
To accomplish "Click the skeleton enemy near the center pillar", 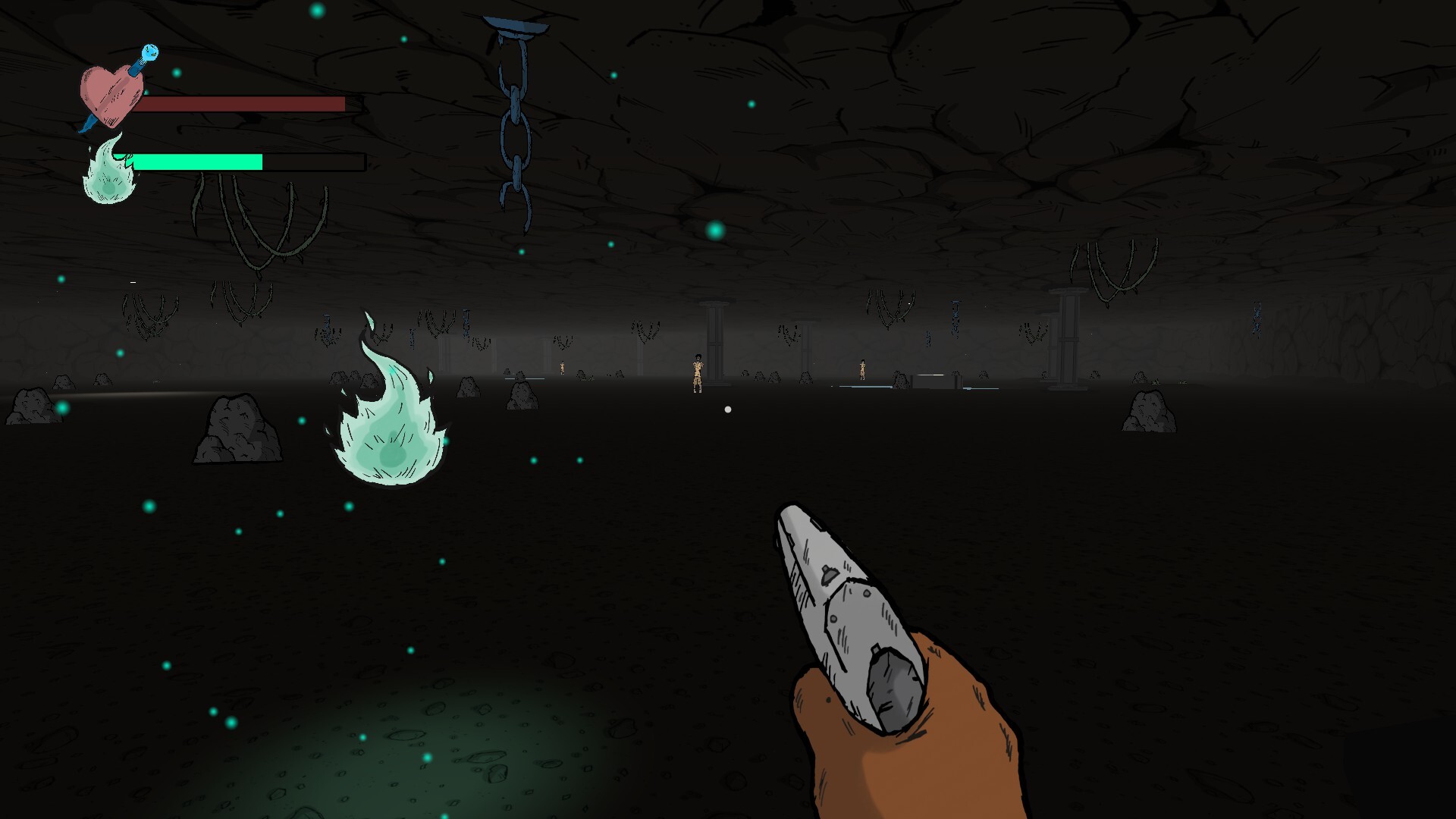I will (698, 372).
